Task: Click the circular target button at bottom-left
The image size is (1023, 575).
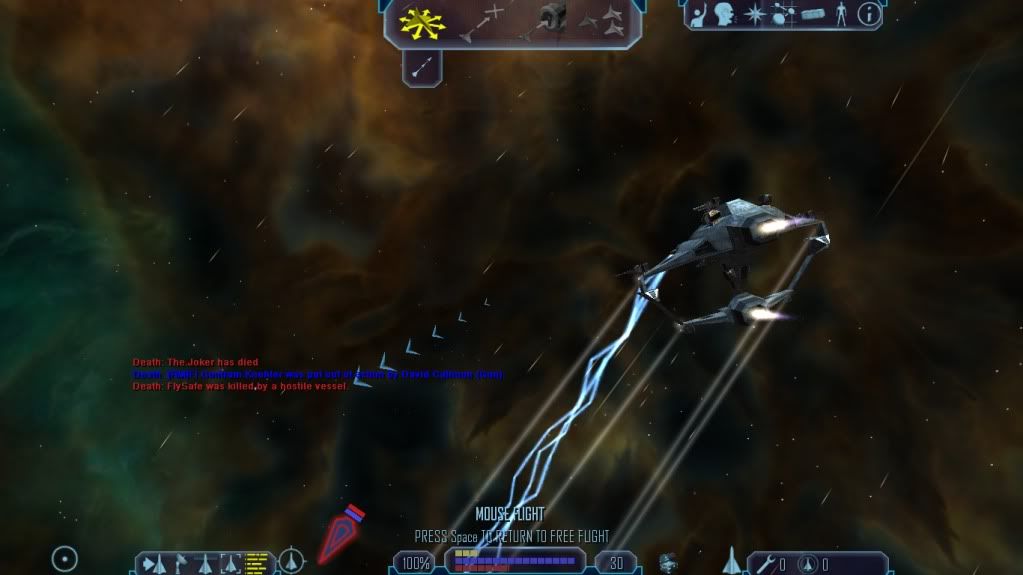Action: pos(65,558)
